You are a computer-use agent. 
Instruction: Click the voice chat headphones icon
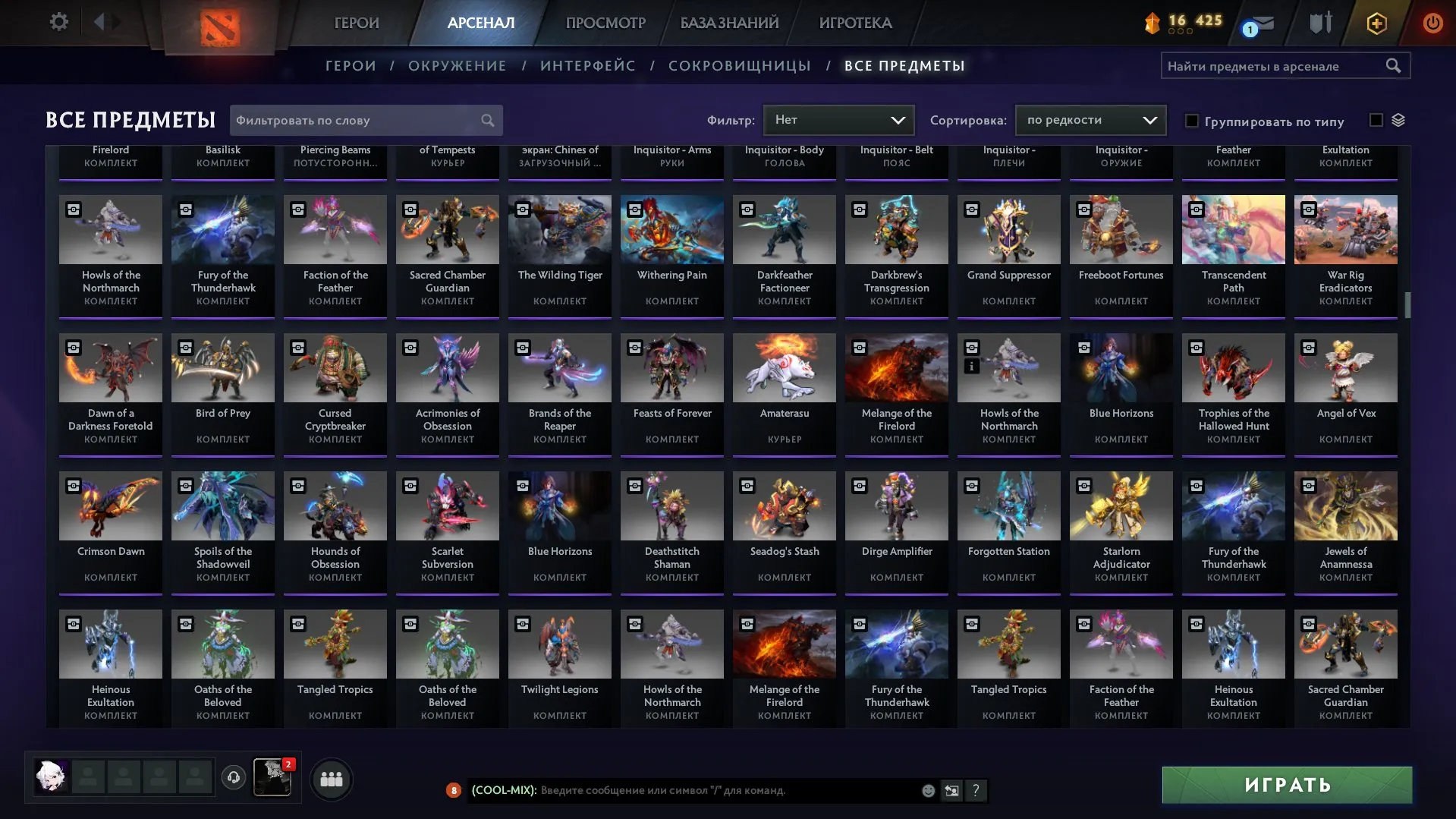233,777
